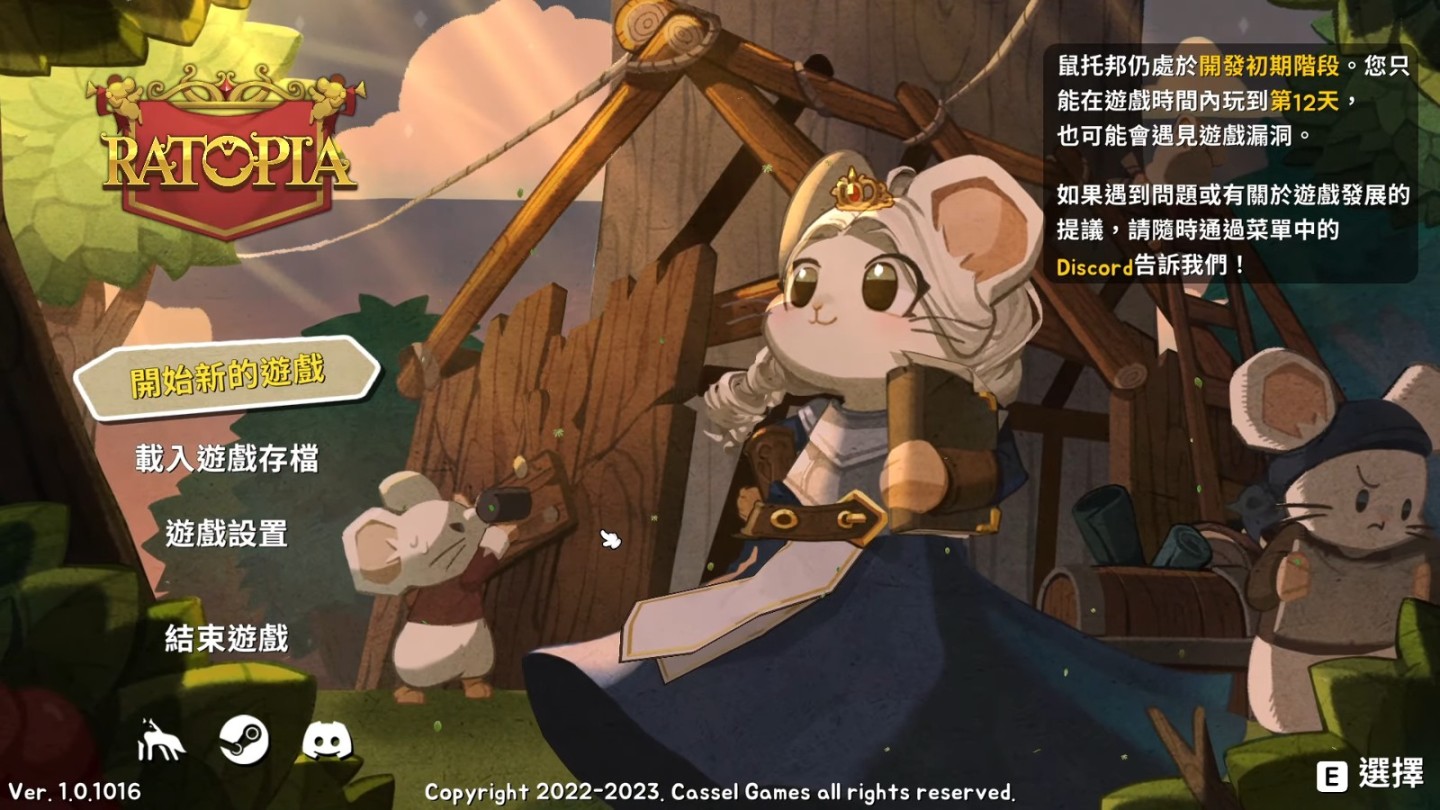Click the yellow Discord link in the notice
The height and width of the screenshot is (810, 1440).
(1093, 267)
